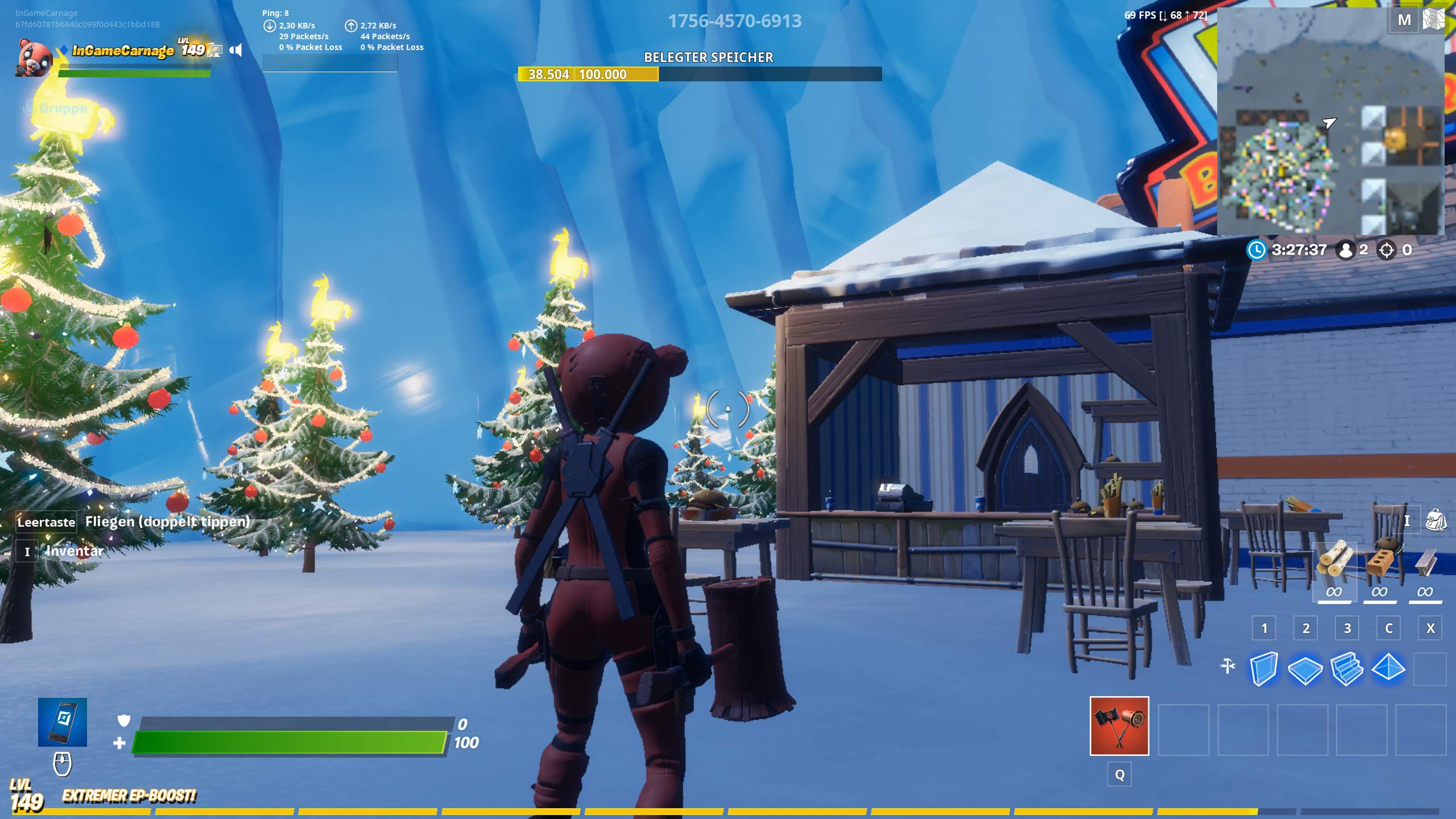The width and height of the screenshot is (1456, 819).
Task: Click the player count icon below the minimap
Action: point(1346,250)
